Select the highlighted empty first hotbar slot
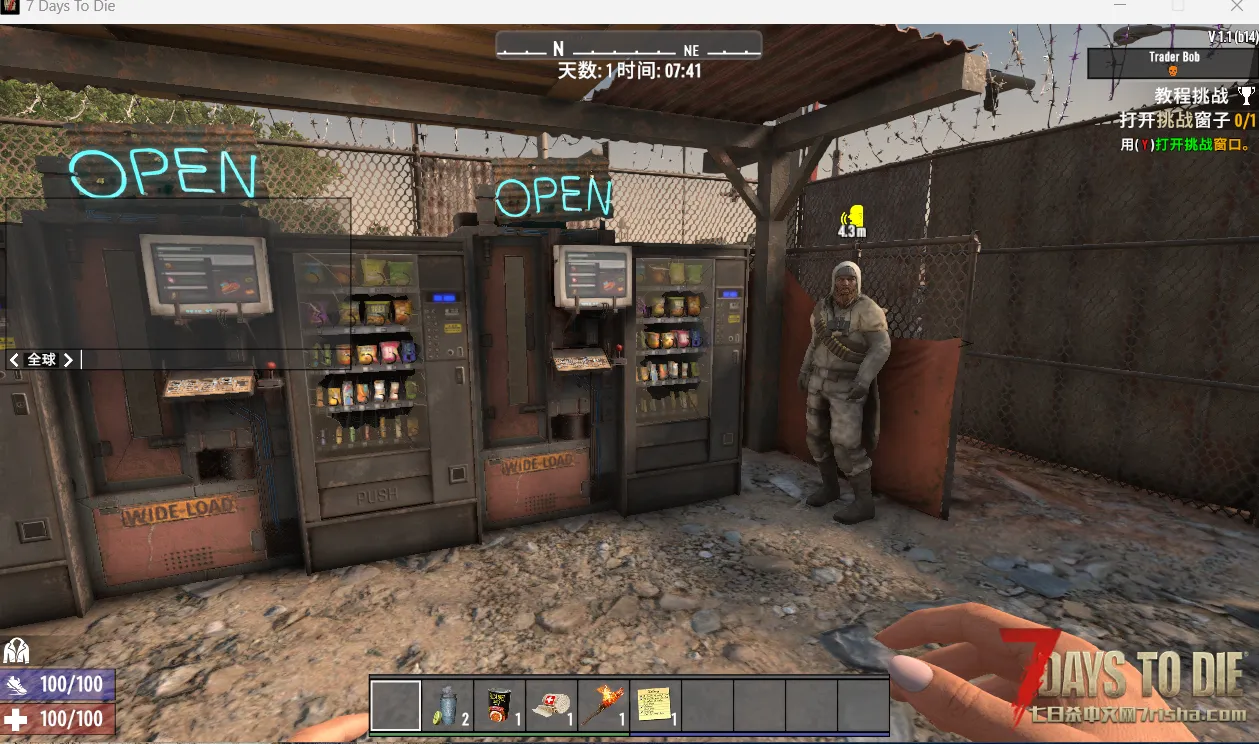The width and height of the screenshot is (1259, 744). (x=396, y=706)
